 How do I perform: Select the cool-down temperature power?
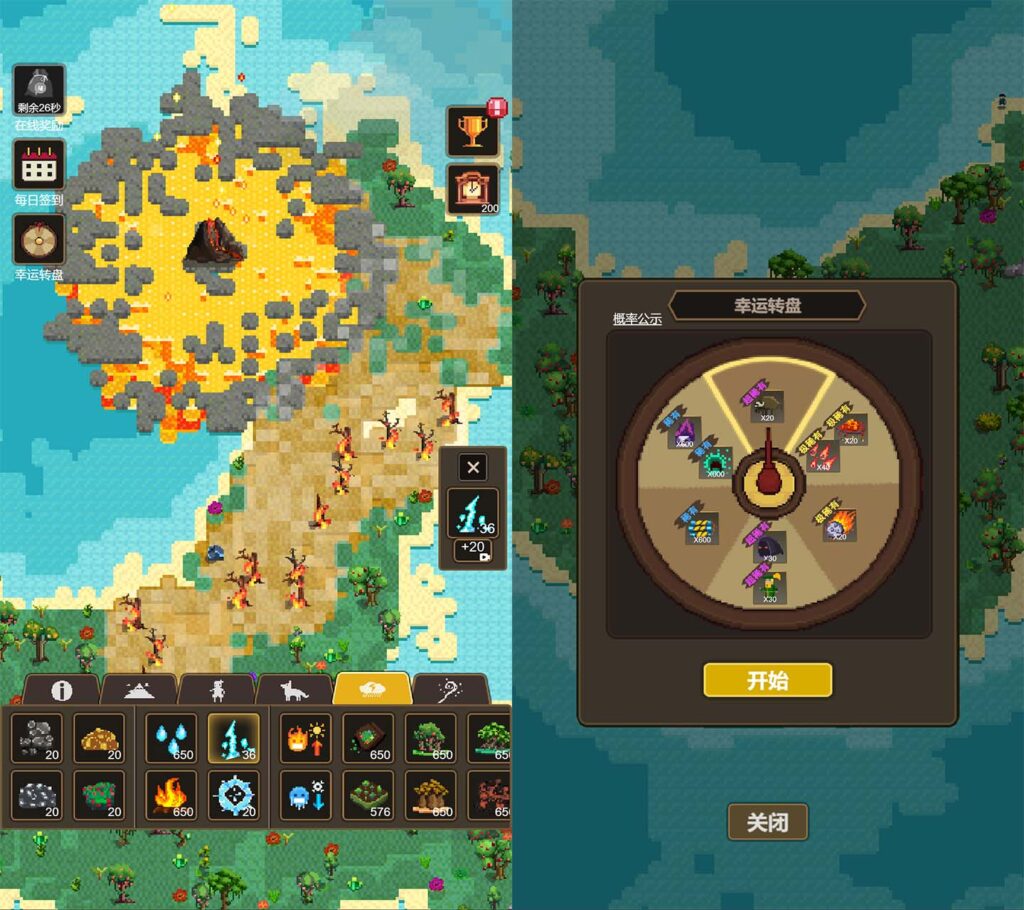click(x=304, y=796)
